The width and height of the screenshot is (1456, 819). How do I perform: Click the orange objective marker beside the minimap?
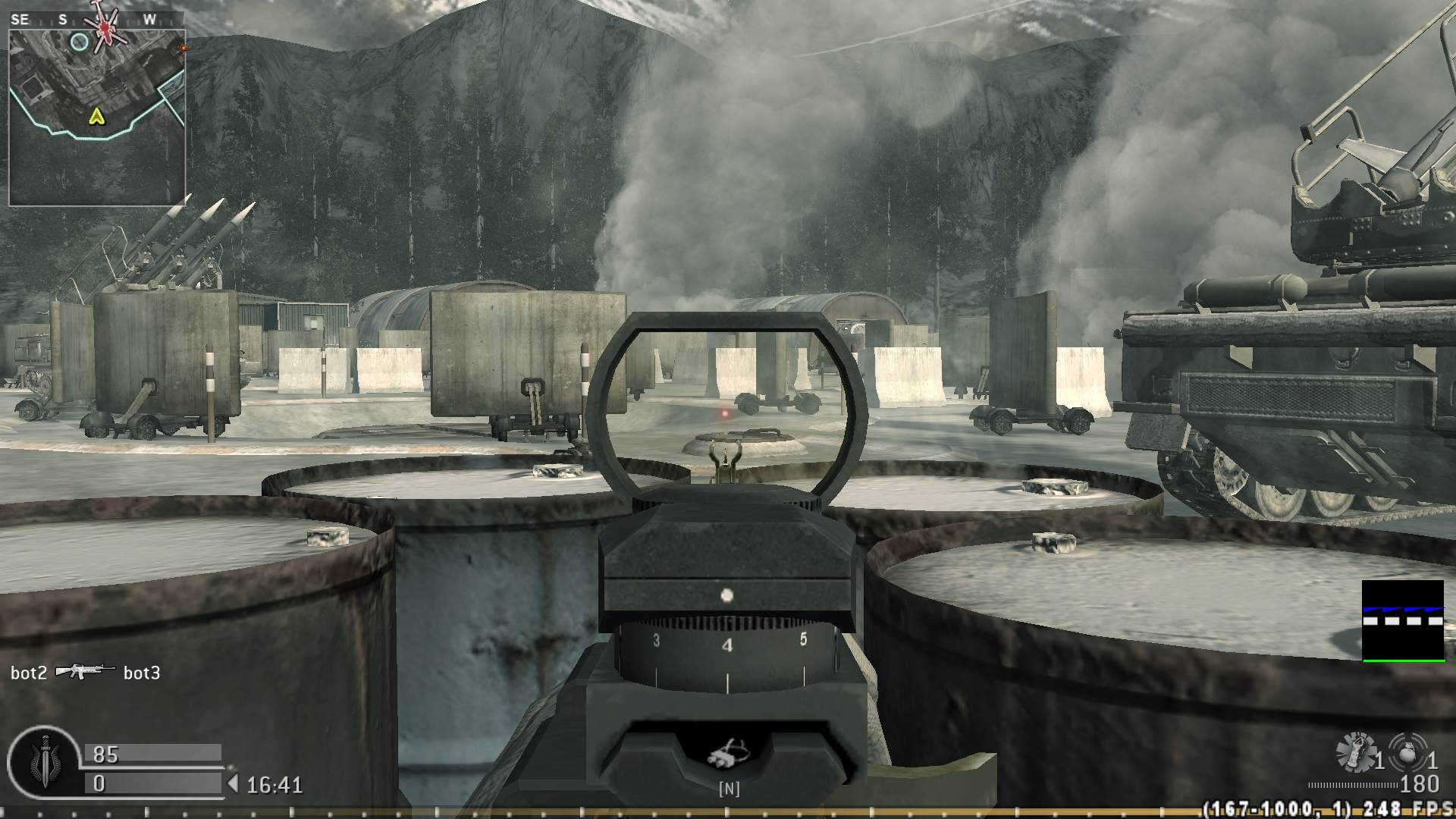[182, 45]
